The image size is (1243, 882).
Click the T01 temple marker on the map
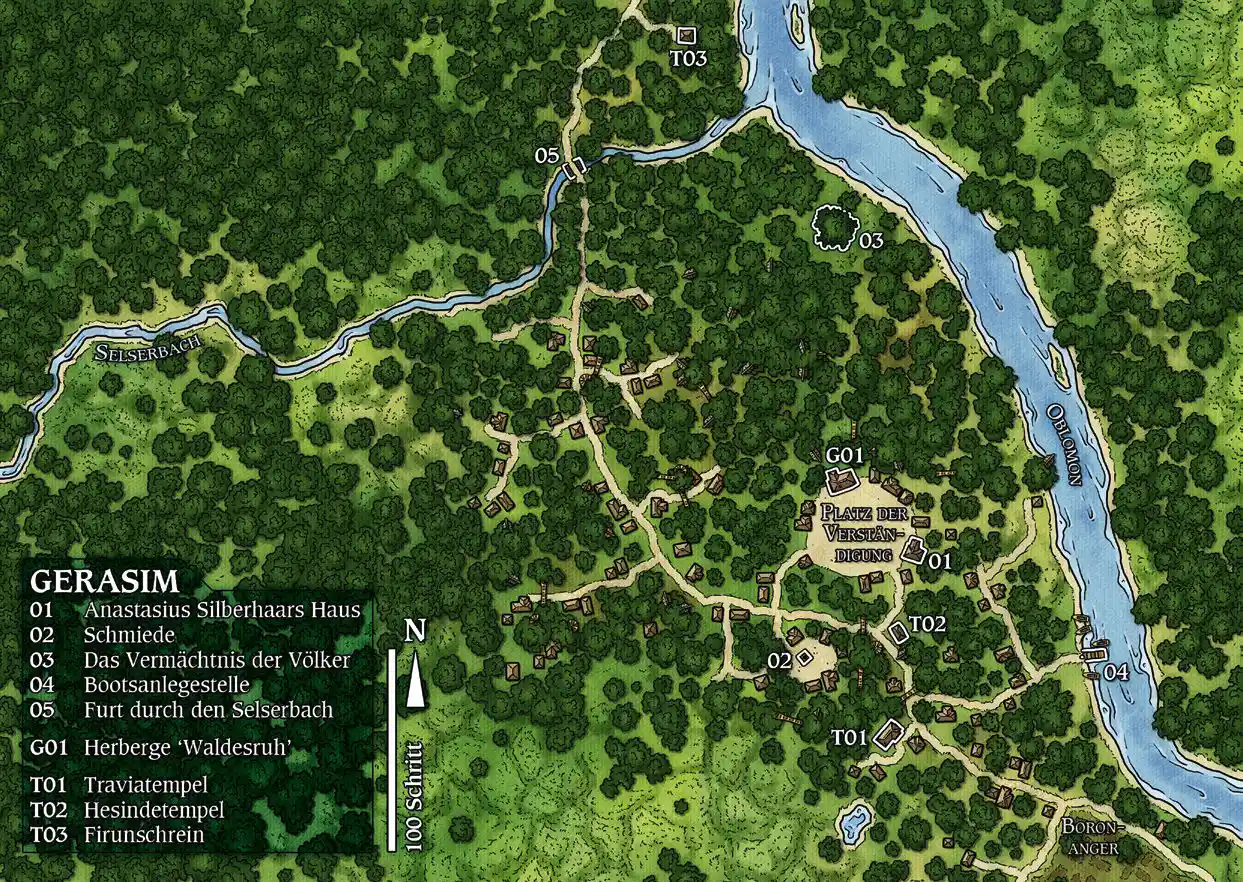coord(887,736)
